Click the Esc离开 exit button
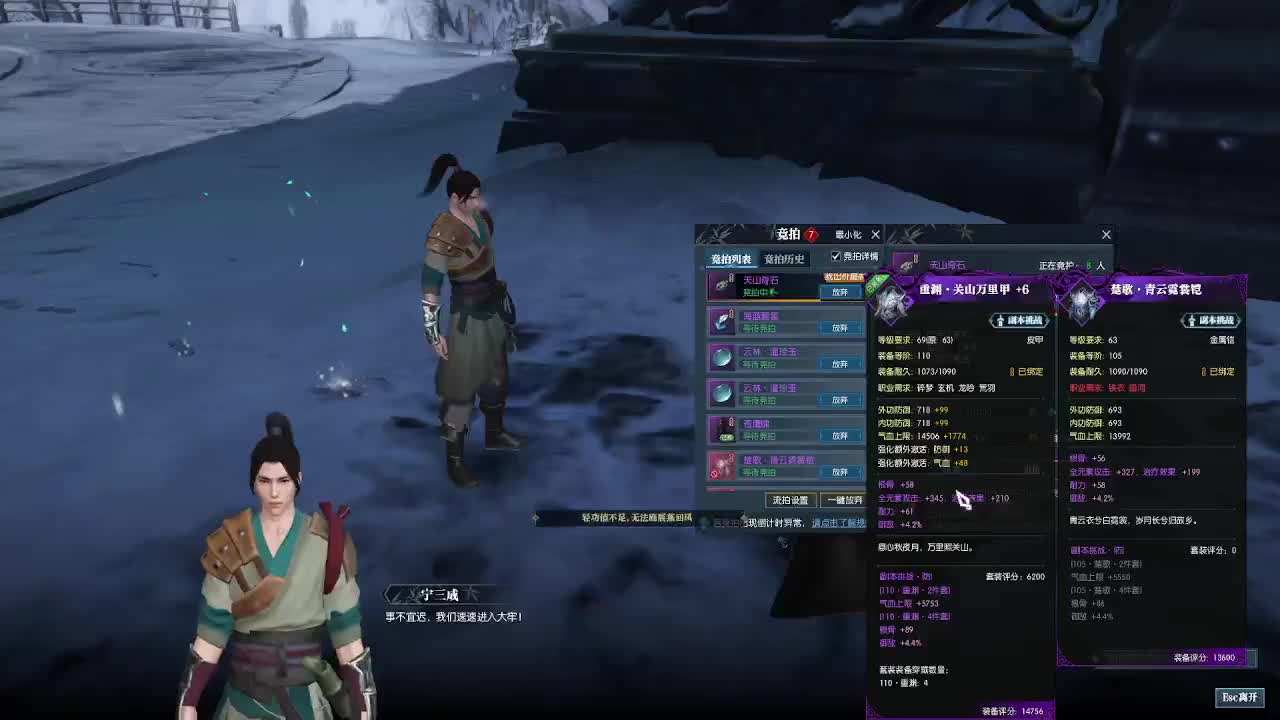The image size is (1280, 720). [x=1240, y=697]
